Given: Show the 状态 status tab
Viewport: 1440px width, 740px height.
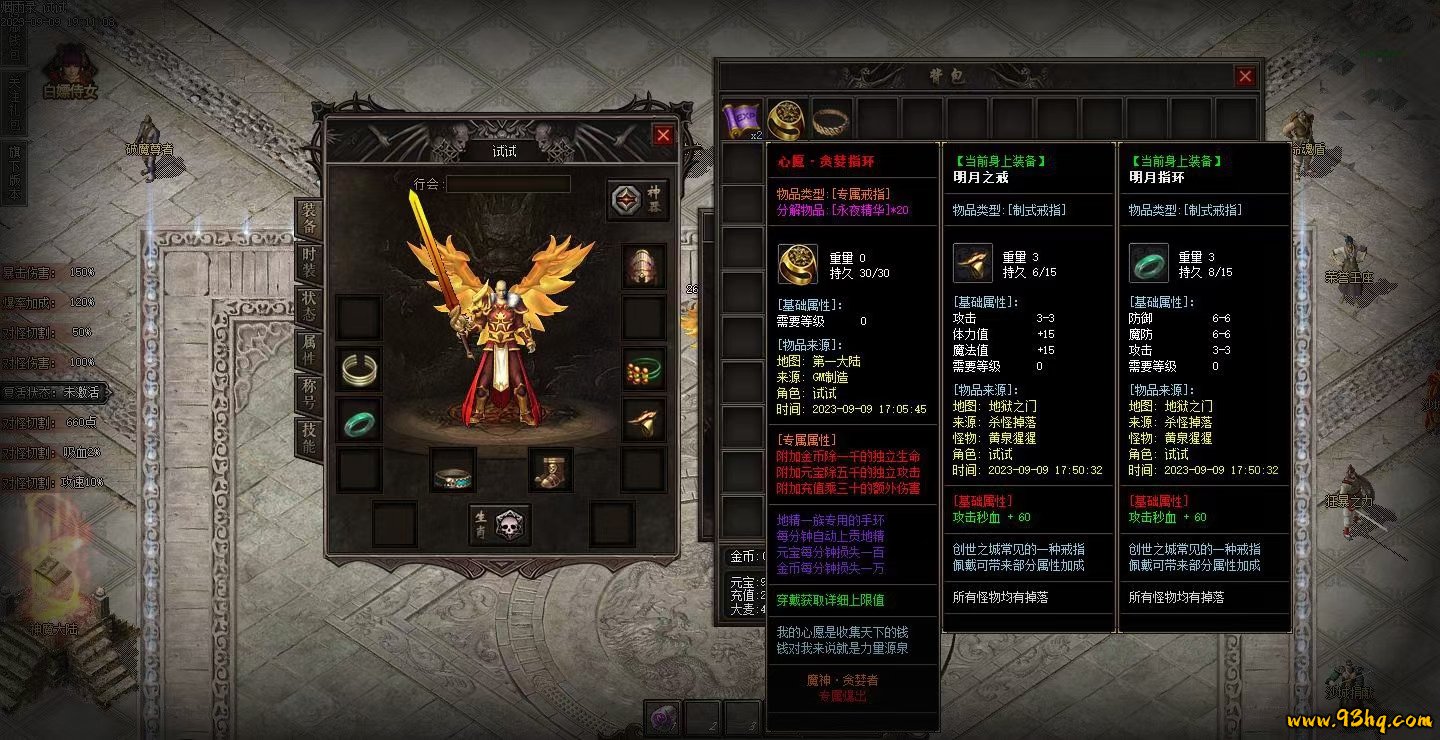Looking at the screenshot, I should [309, 306].
